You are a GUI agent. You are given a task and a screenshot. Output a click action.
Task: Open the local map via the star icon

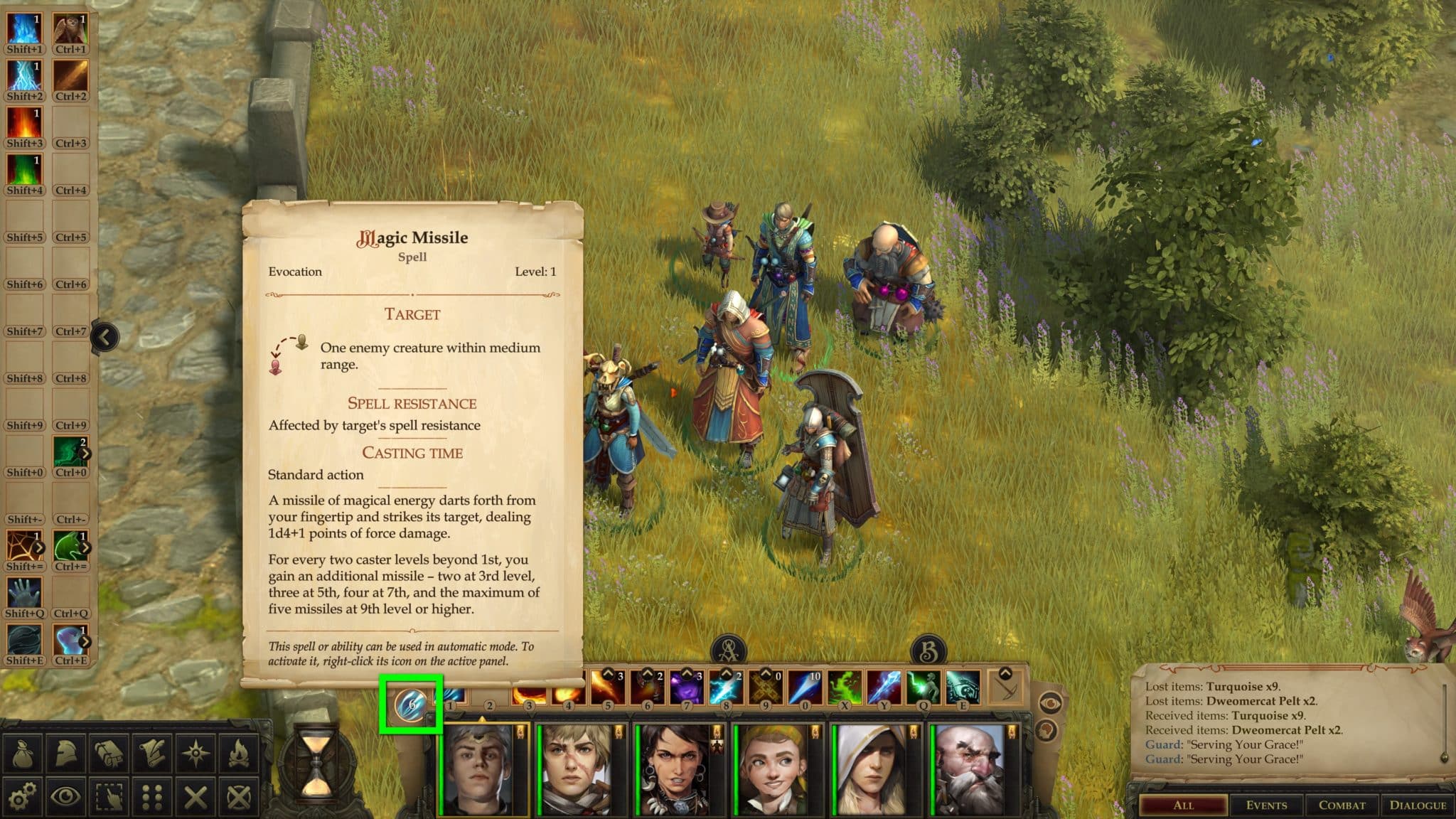pyautogui.click(x=195, y=751)
